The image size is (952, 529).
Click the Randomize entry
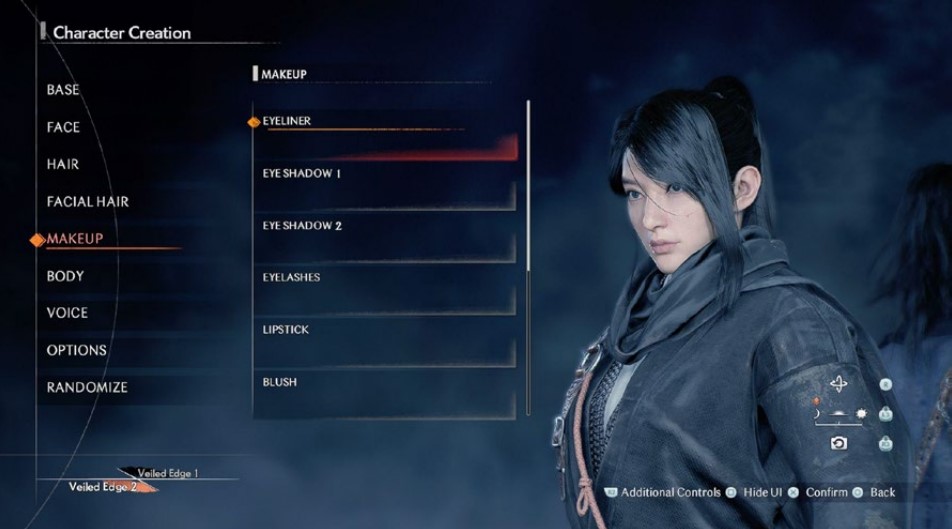pyautogui.click(x=87, y=387)
